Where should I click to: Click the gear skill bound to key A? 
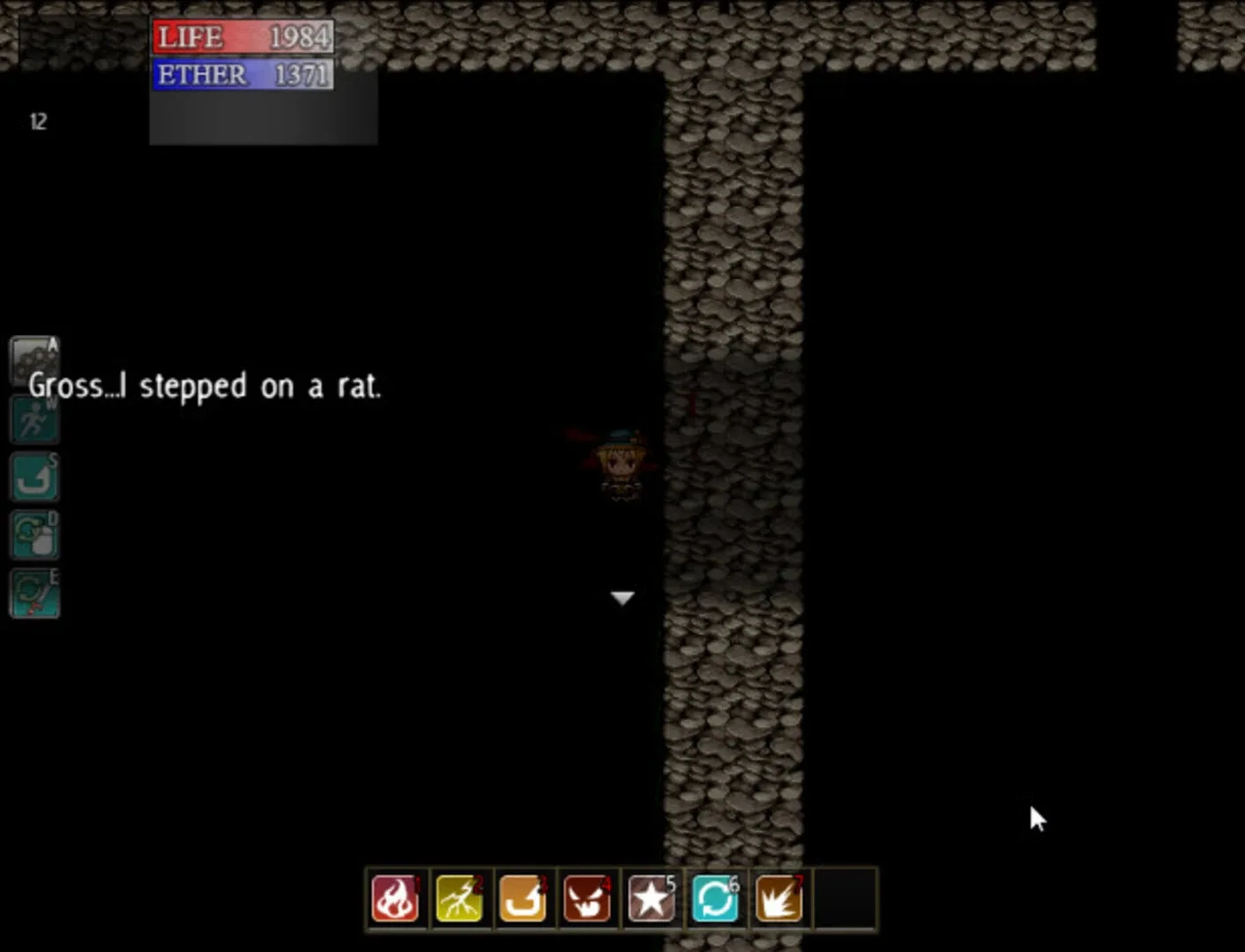[x=34, y=360]
